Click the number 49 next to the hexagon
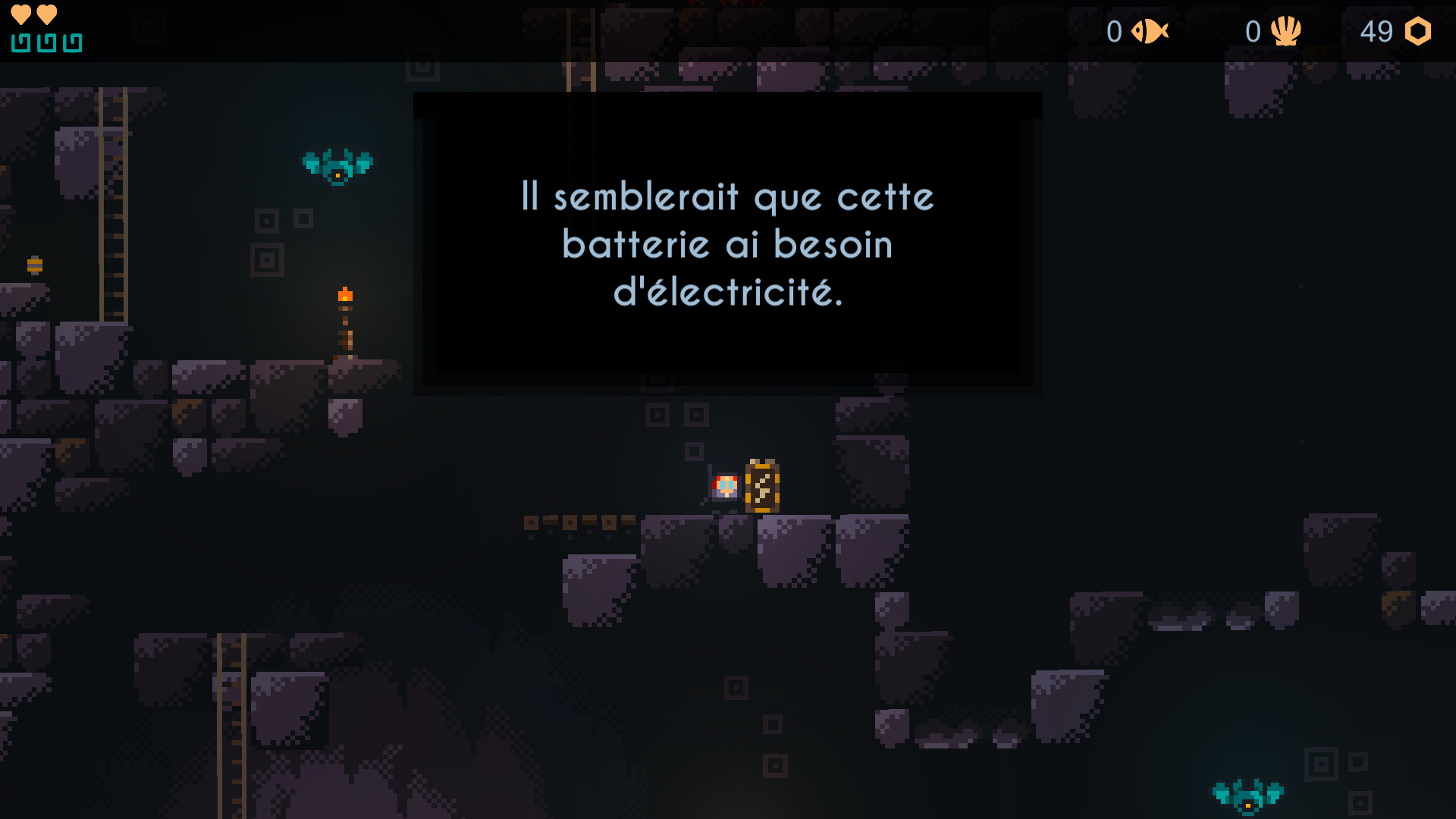The width and height of the screenshot is (1456, 819). coord(1377,32)
